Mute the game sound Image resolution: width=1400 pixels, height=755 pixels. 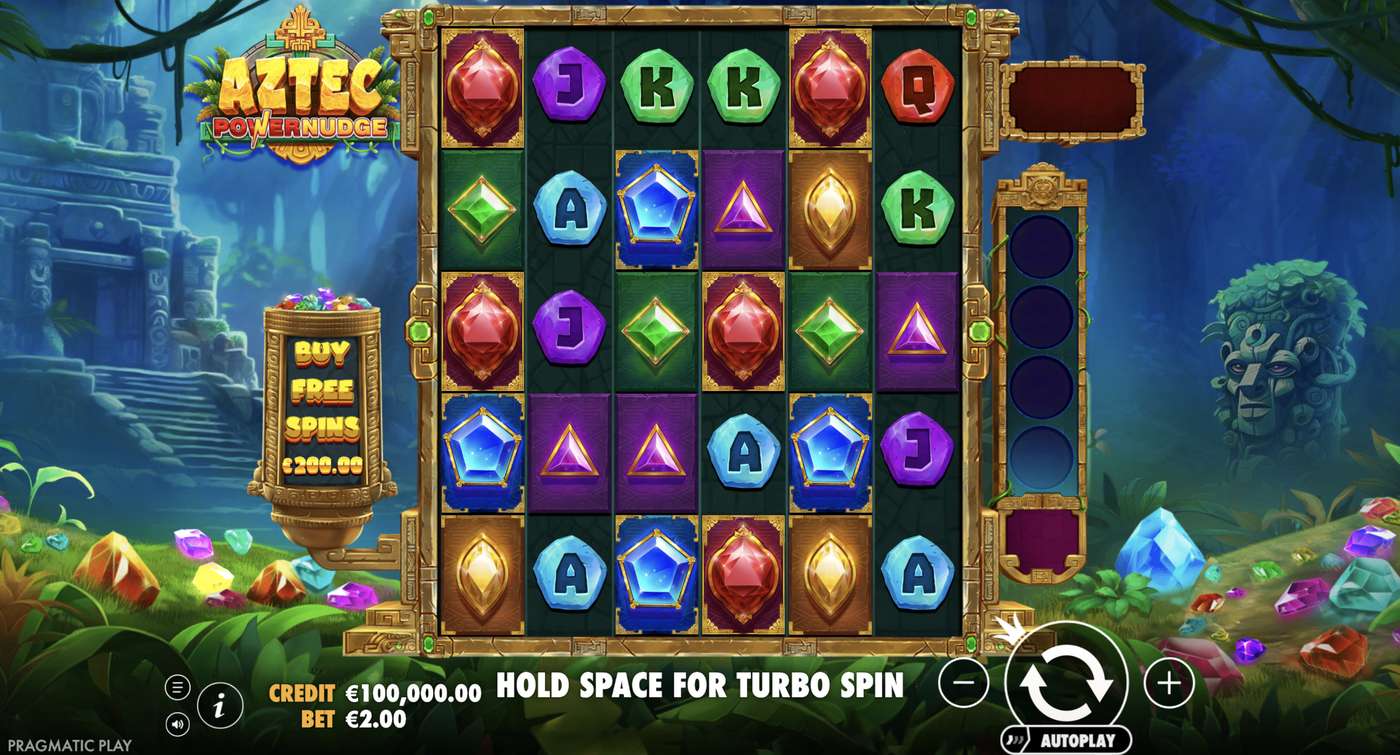[x=179, y=722]
